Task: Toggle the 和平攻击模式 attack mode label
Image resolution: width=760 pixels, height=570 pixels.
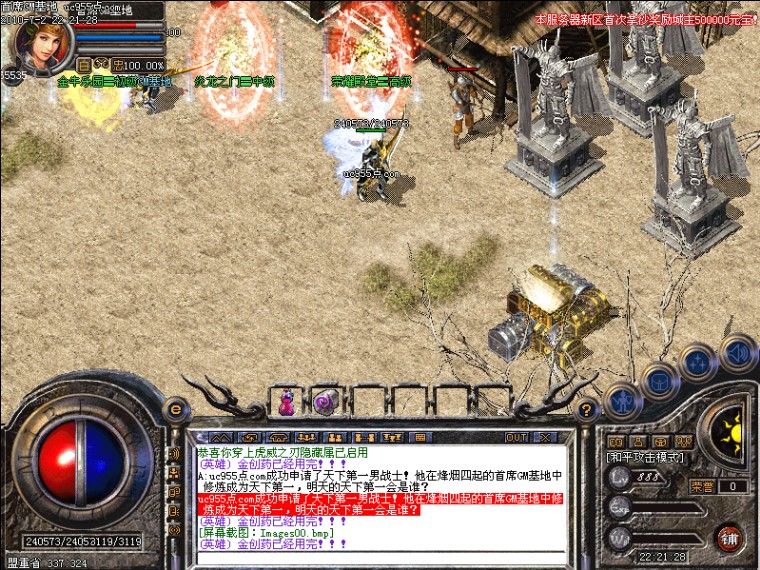Action: click(x=645, y=457)
